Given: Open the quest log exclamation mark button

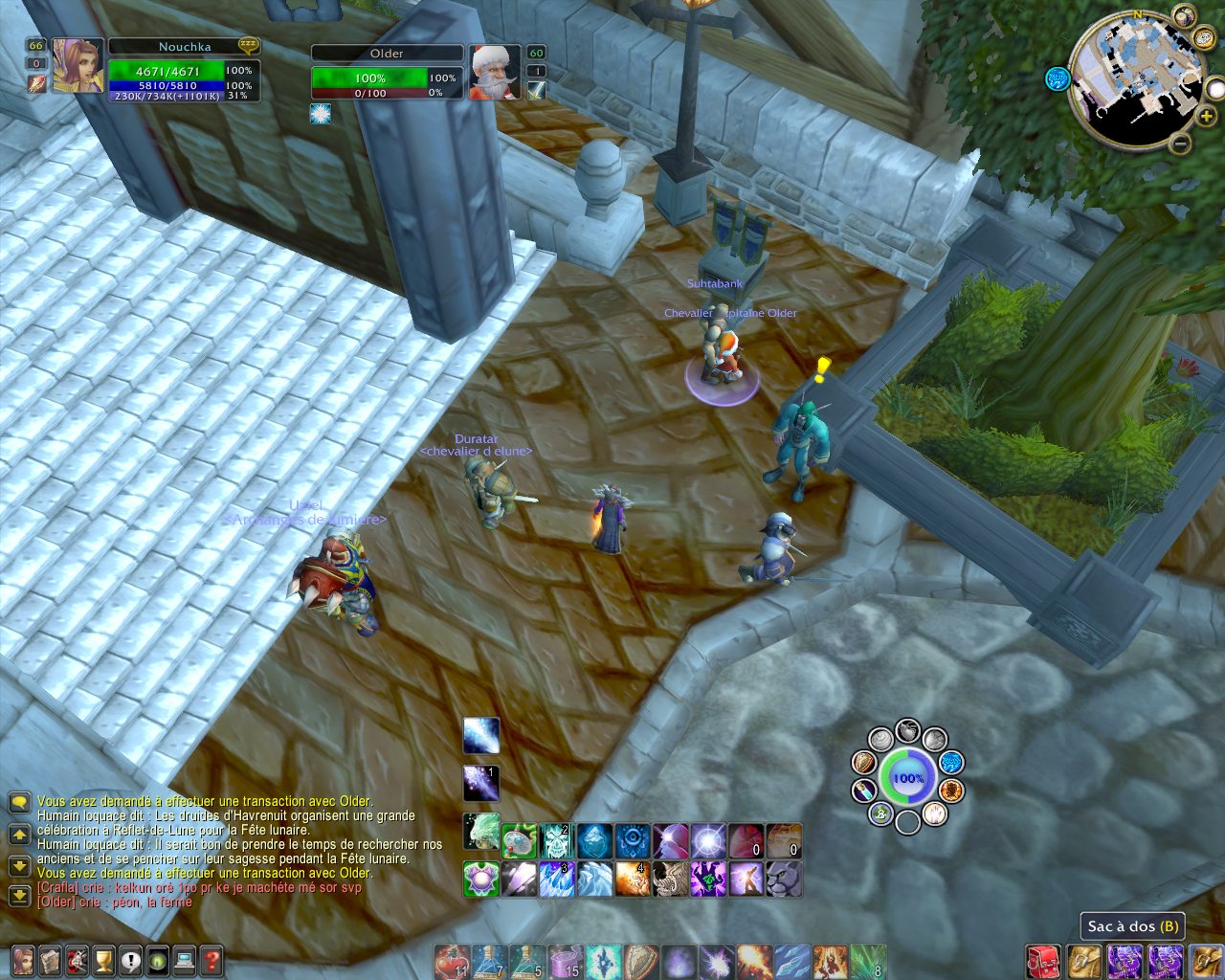Looking at the screenshot, I should [130, 960].
